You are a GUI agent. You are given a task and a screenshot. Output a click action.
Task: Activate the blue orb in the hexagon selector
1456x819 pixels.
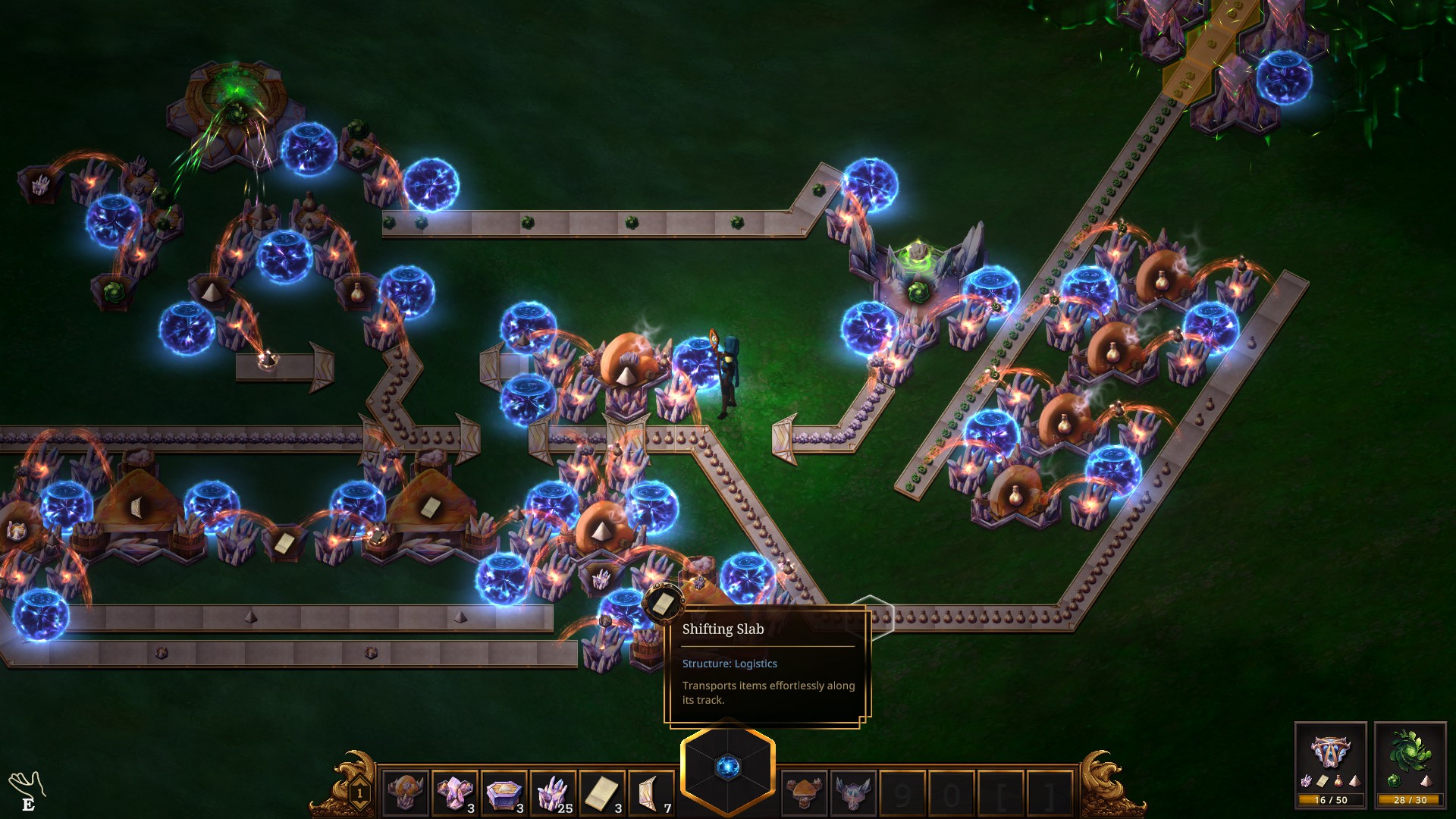pos(728,767)
